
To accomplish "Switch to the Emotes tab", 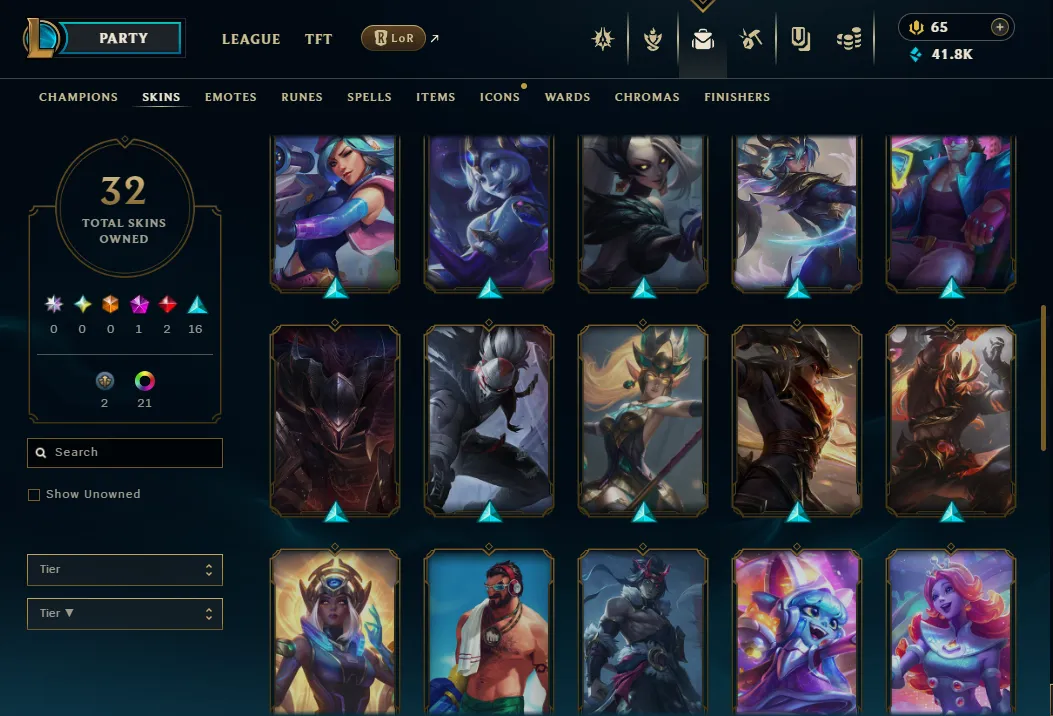I will point(230,97).
